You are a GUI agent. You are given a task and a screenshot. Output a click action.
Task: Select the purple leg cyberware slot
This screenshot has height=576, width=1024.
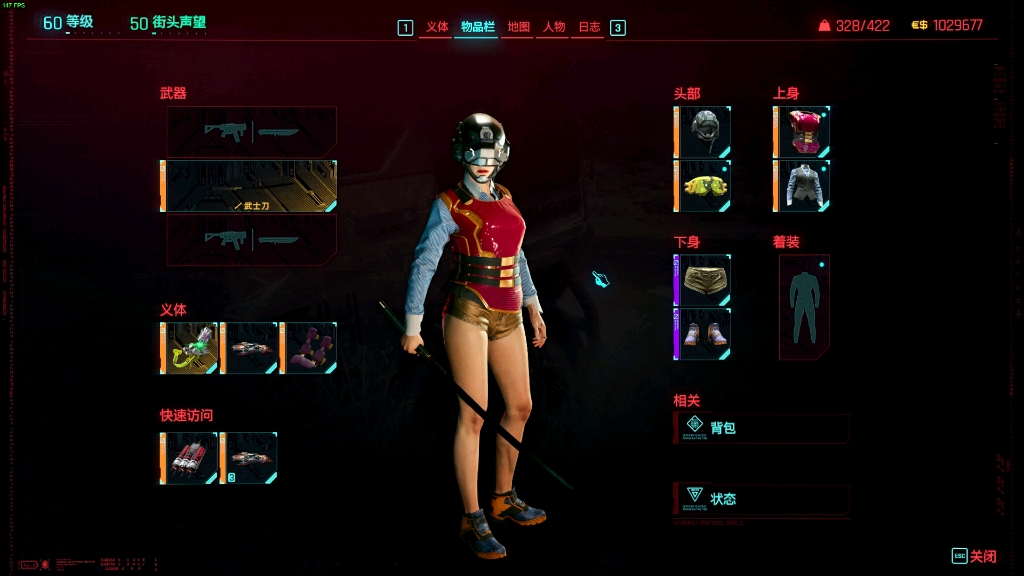[309, 348]
